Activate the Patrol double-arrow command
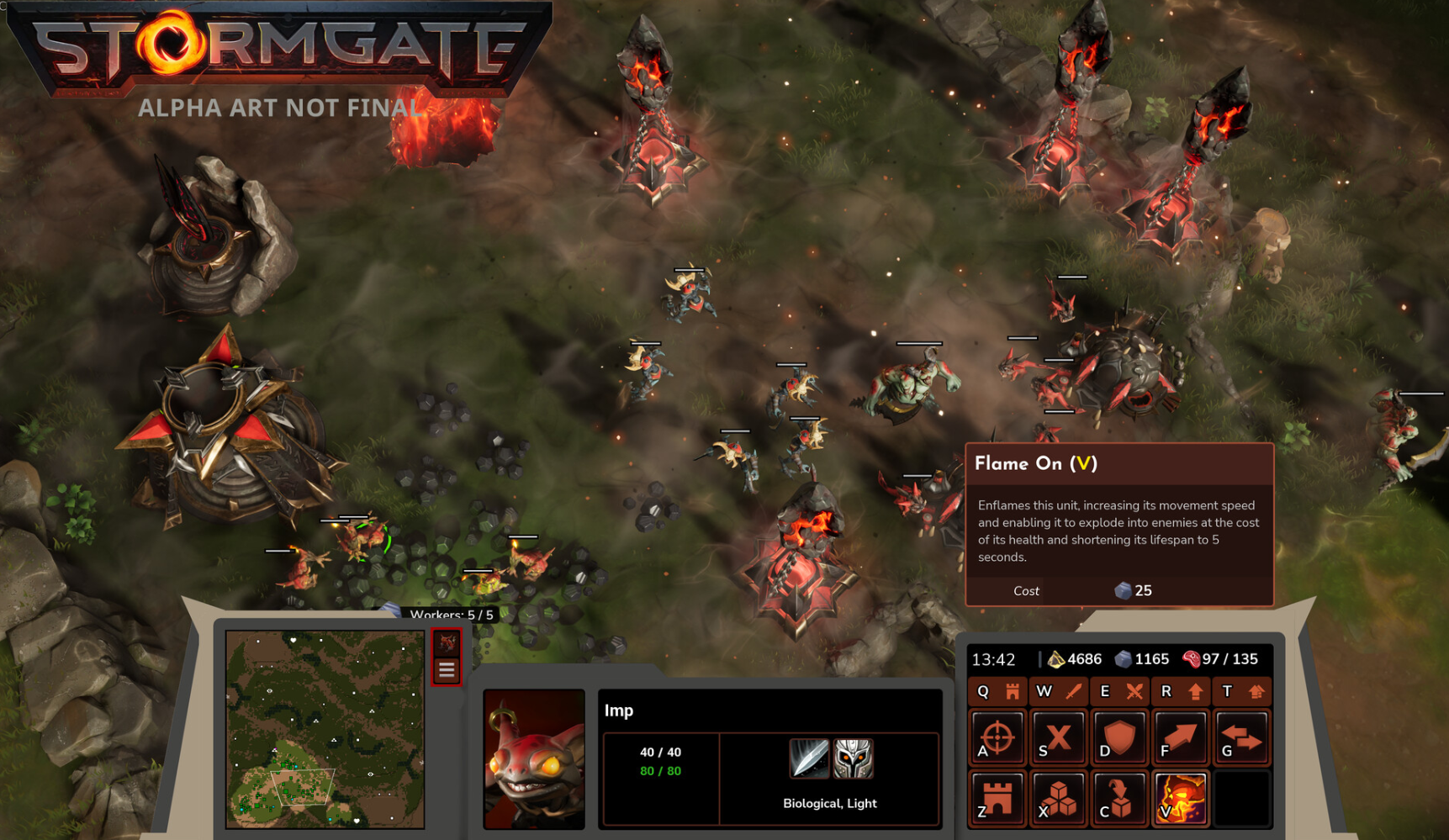1449x840 pixels. tap(1241, 738)
